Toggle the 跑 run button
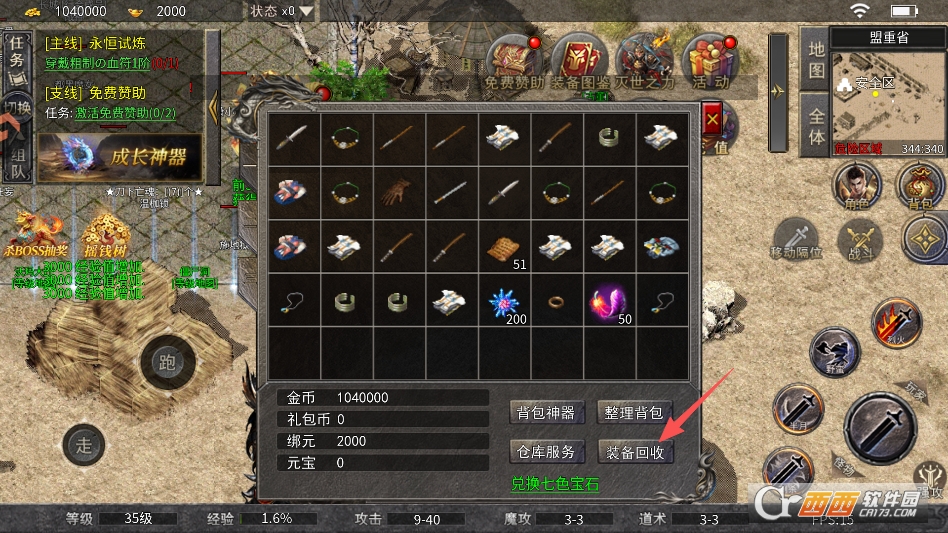 [167, 361]
